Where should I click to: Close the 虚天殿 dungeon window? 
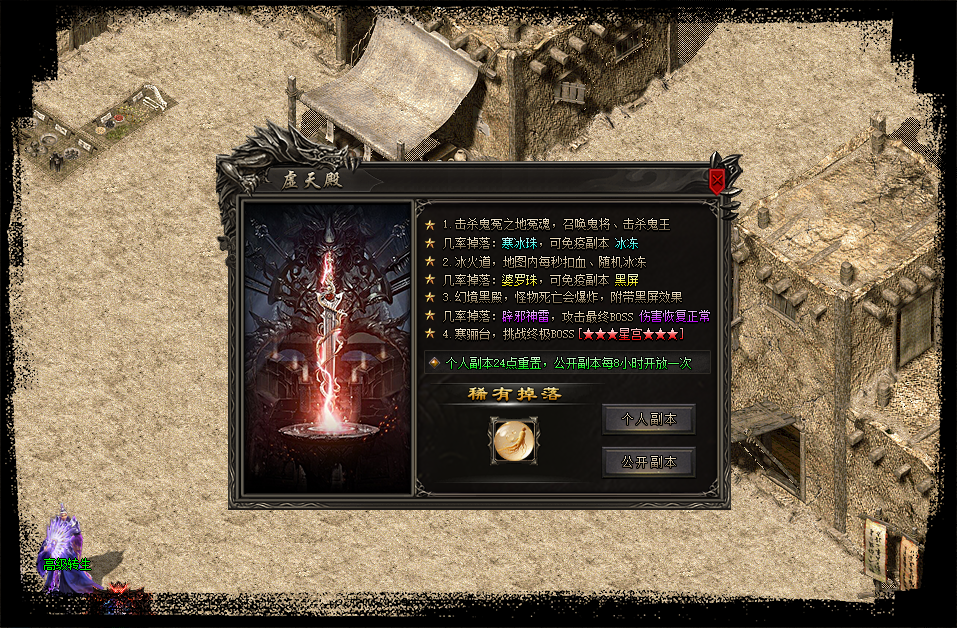pyautogui.click(x=717, y=181)
